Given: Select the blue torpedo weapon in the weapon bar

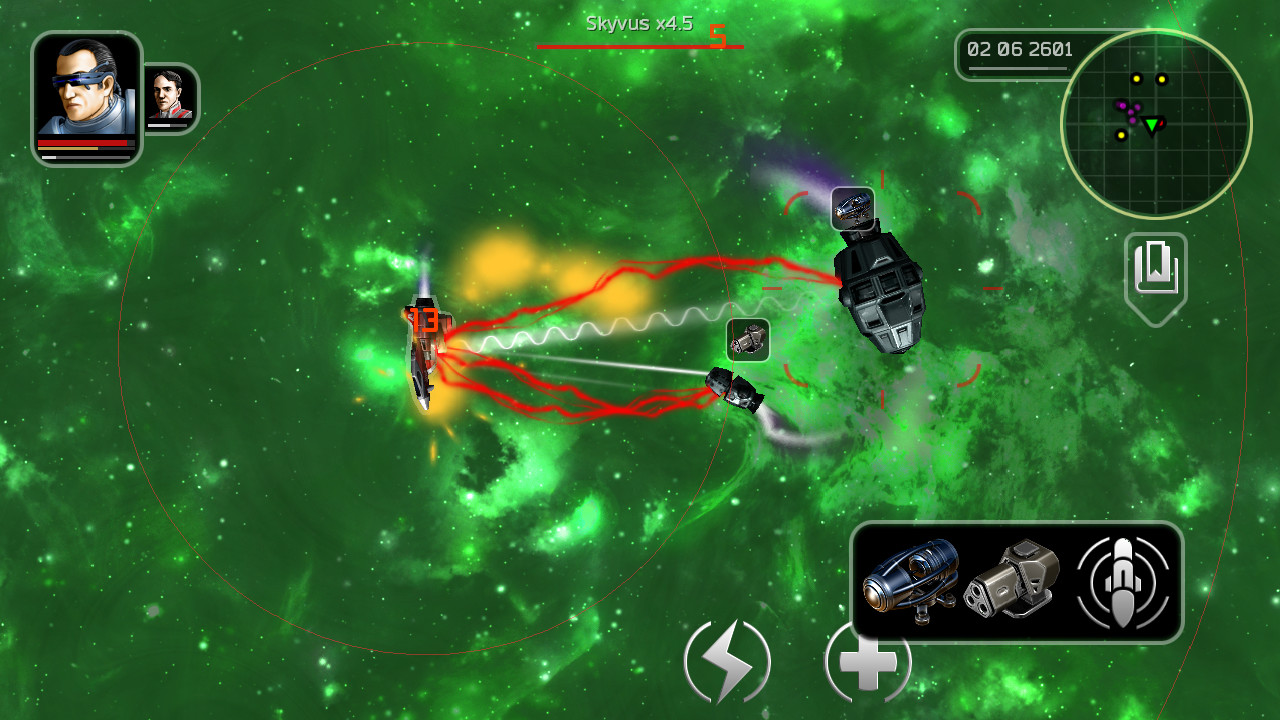Looking at the screenshot, I should click(x=912, y=580).
